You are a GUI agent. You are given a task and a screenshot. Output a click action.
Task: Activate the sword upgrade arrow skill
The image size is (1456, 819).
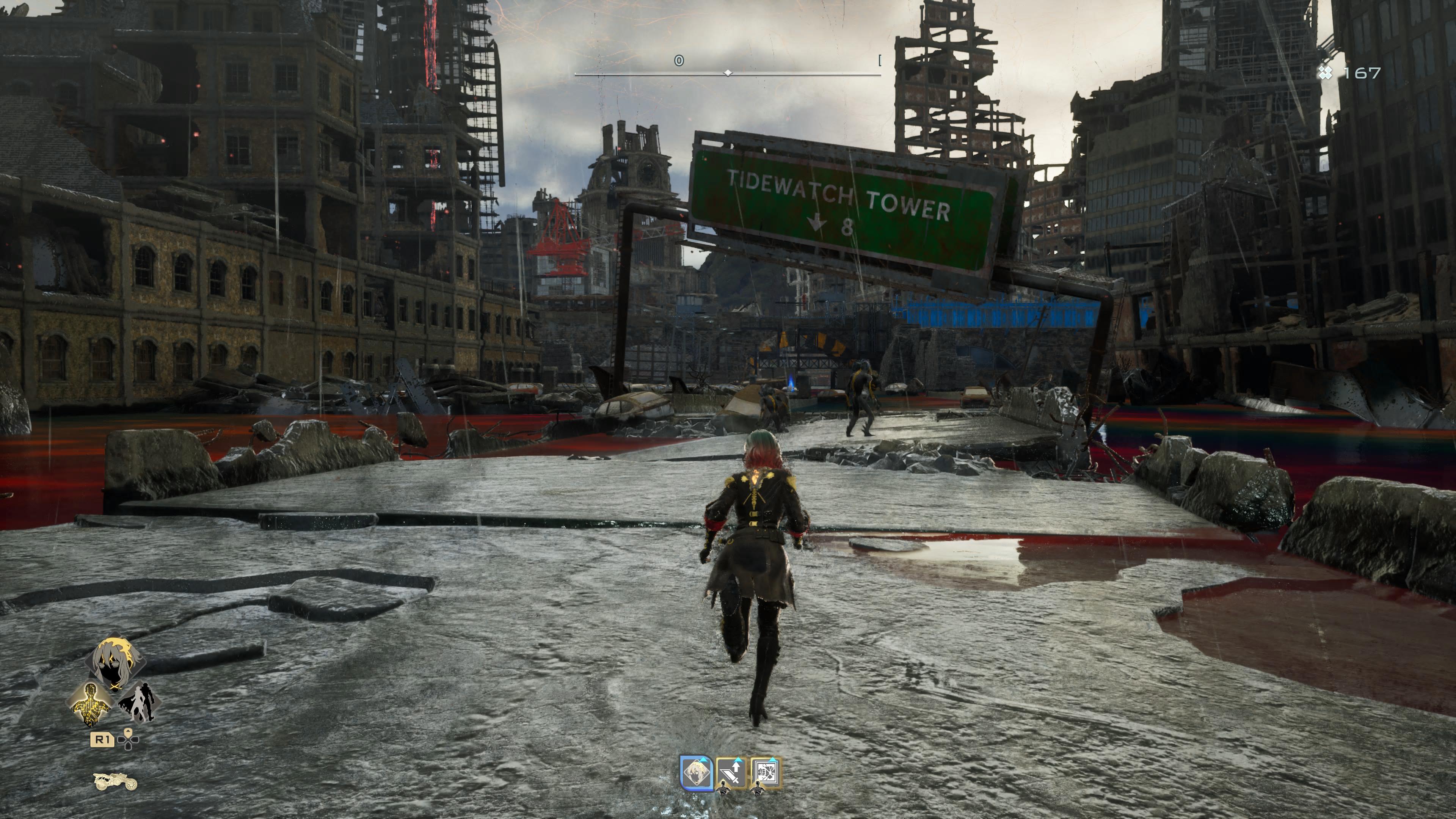click(731, 773)
